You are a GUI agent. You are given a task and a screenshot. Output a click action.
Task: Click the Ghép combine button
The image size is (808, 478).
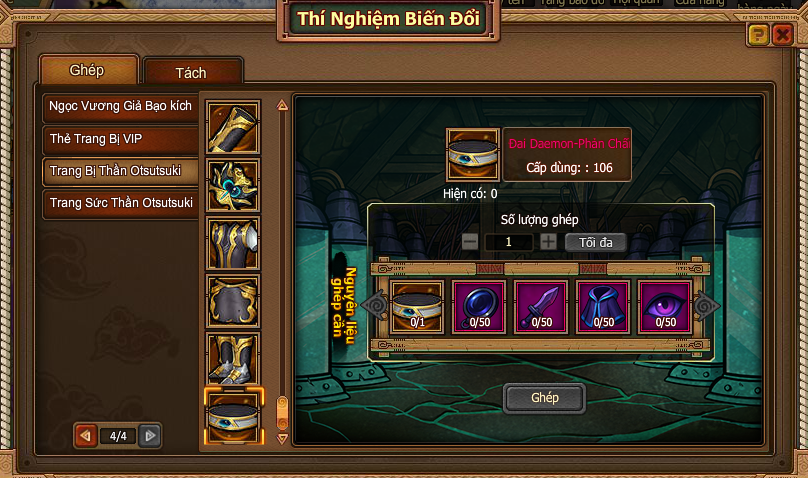(x=544, y=397)
